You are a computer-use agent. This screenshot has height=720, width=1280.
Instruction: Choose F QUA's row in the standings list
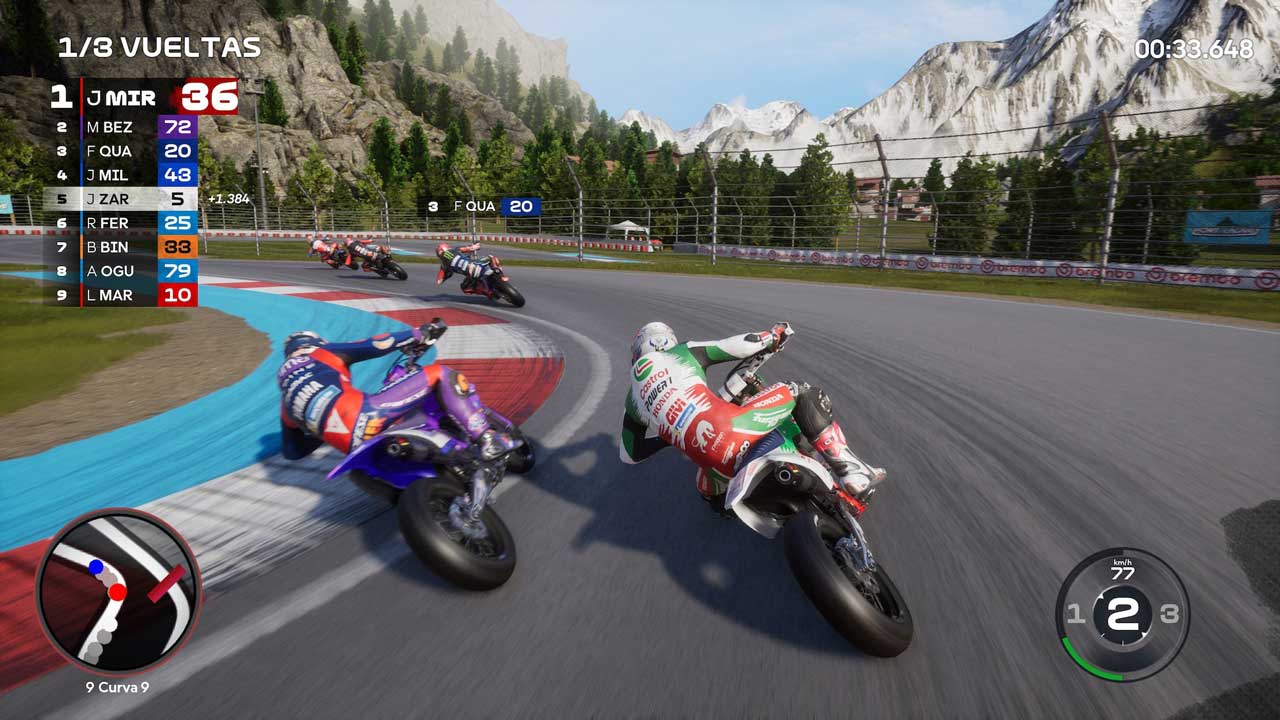pyautogui.click(x=125, y=151)
